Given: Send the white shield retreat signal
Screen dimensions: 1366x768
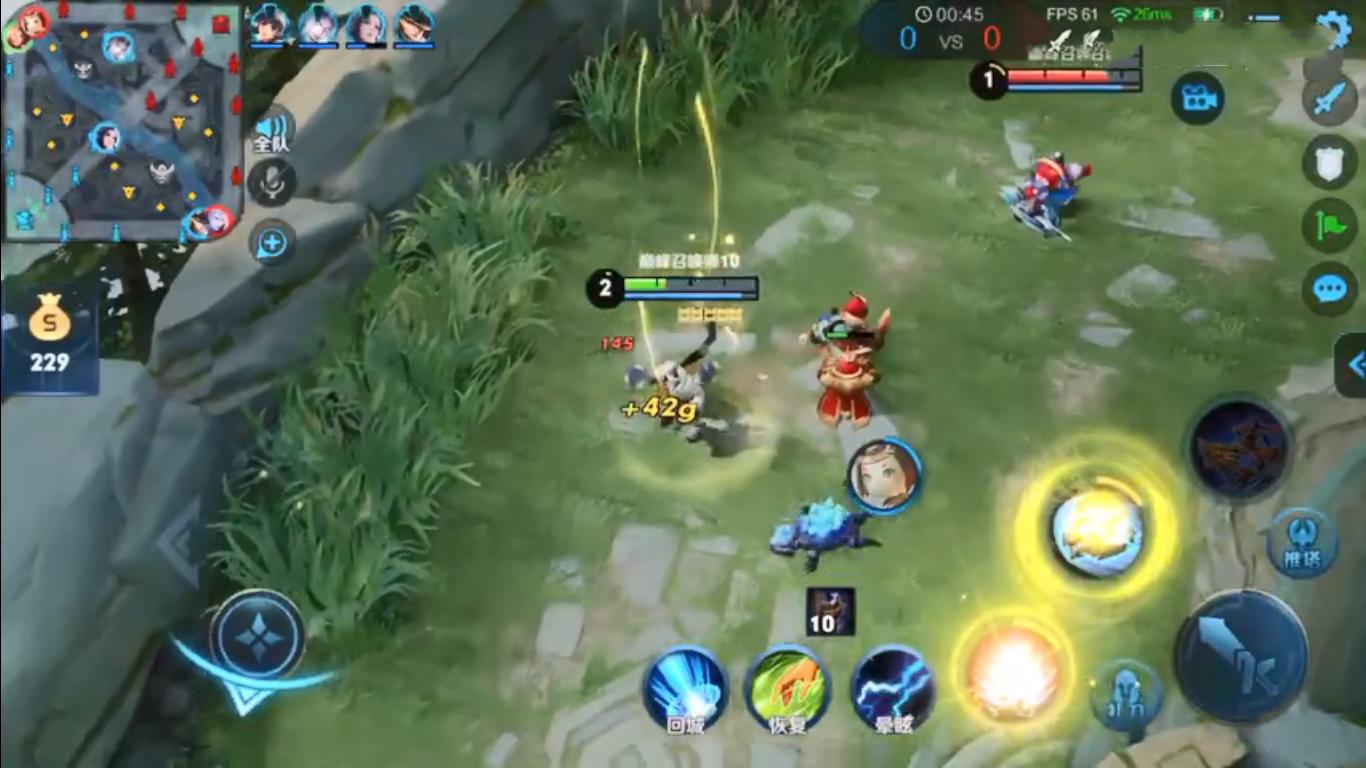Looking at the screenshot, I should (1329, 162).
